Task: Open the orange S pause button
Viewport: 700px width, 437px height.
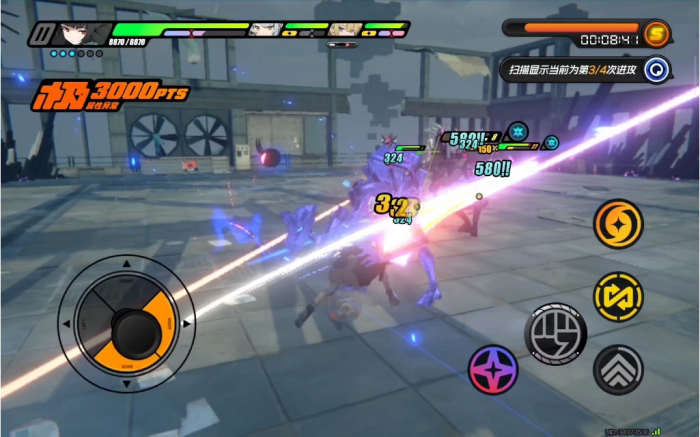Action: (x=657, y=32)
